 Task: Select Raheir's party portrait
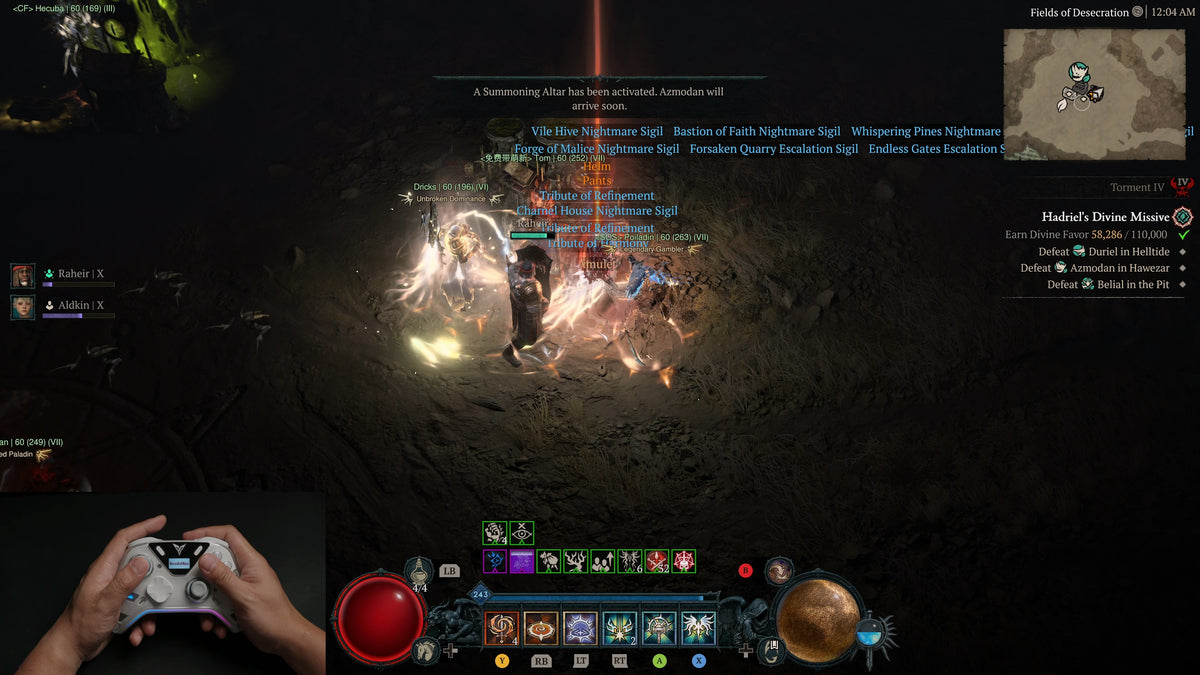pyautogui.click(x=22, y=275)
